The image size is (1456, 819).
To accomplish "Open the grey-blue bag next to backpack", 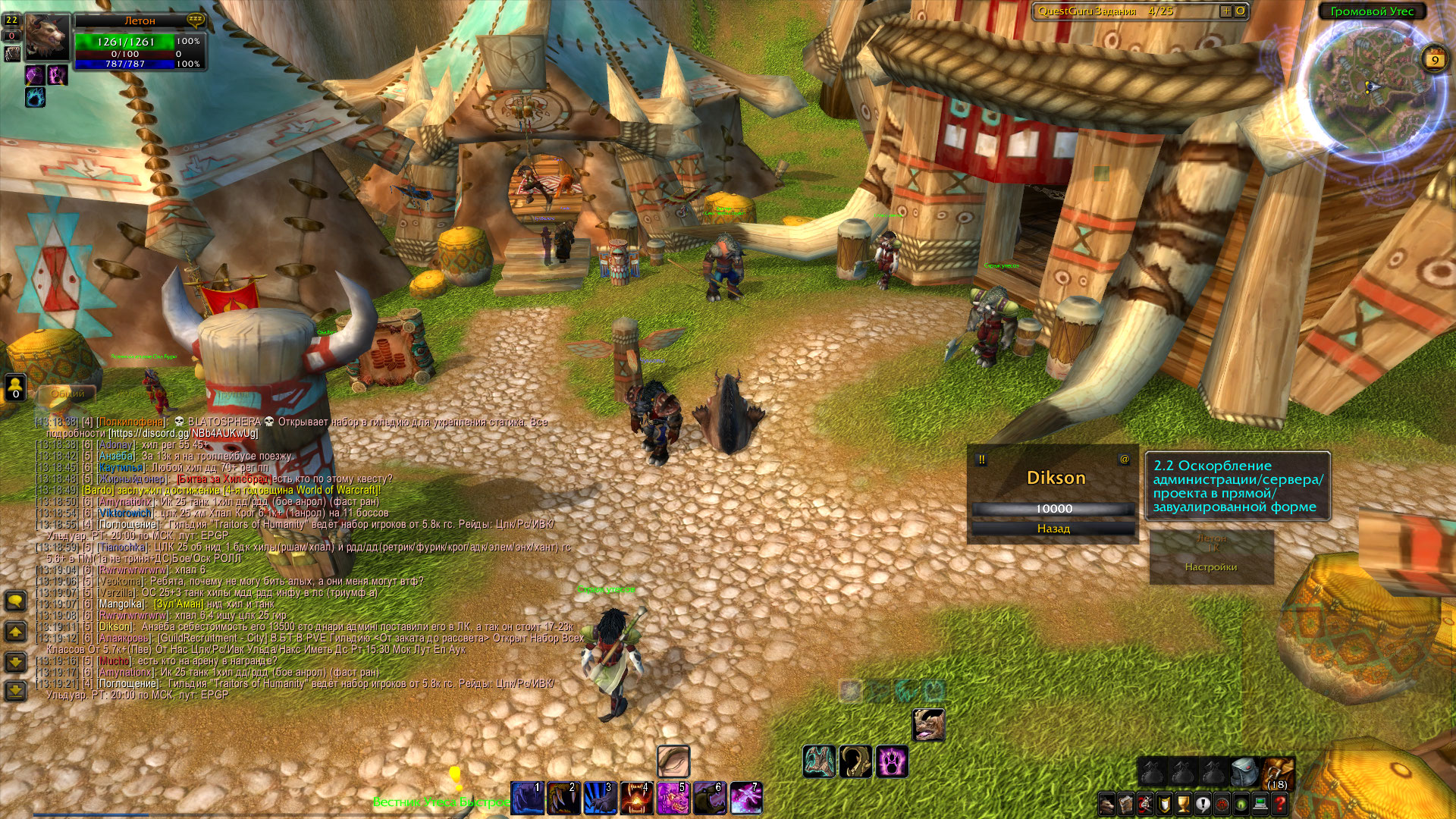I will [x=1244, y=772].
